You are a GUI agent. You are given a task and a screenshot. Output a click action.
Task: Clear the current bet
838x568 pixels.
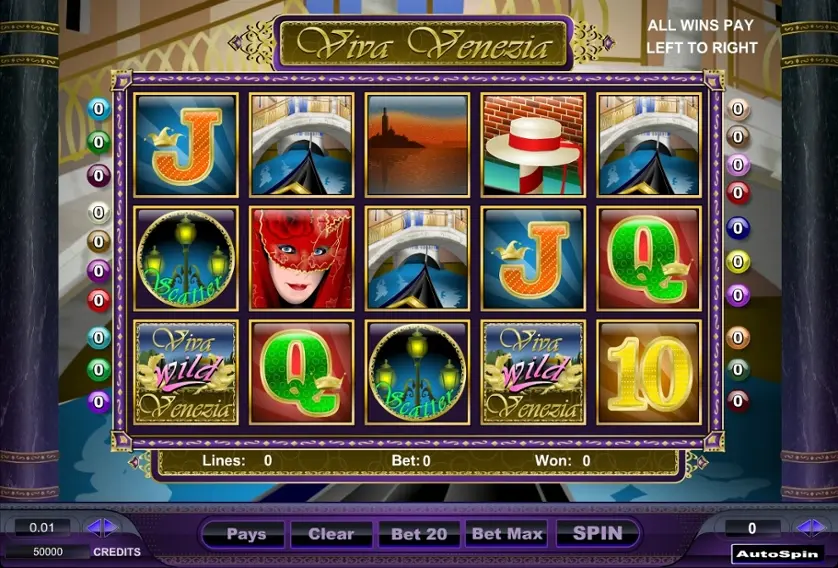click(x=331, y=534)
